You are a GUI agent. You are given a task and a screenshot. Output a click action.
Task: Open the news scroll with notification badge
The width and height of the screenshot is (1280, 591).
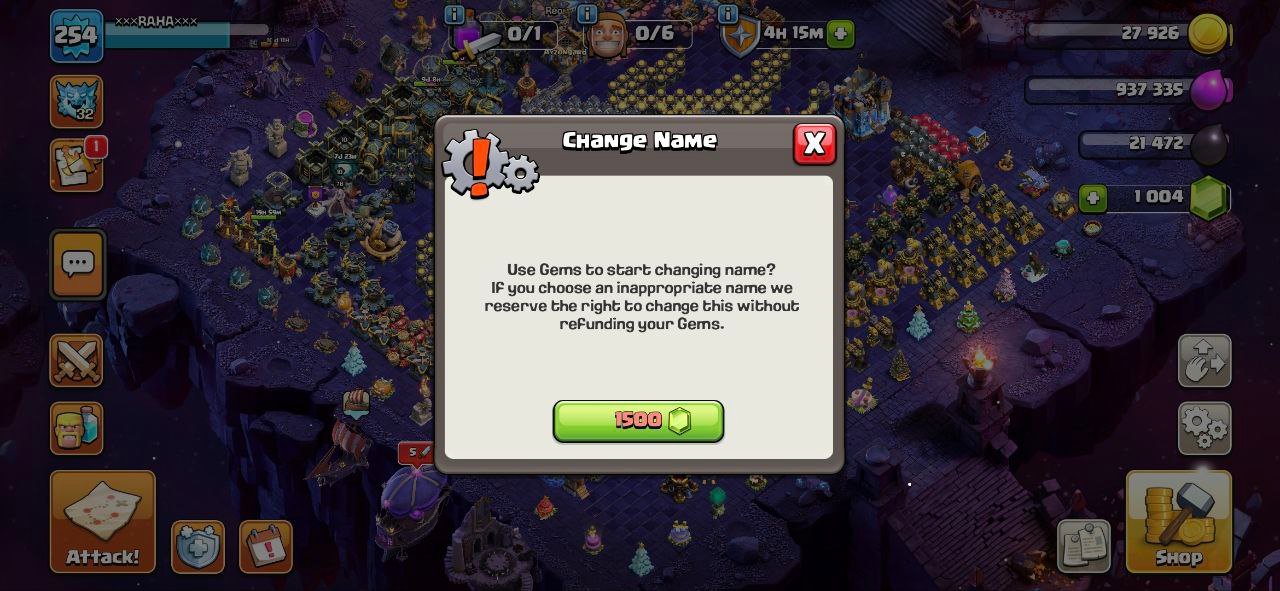(77, 165)
